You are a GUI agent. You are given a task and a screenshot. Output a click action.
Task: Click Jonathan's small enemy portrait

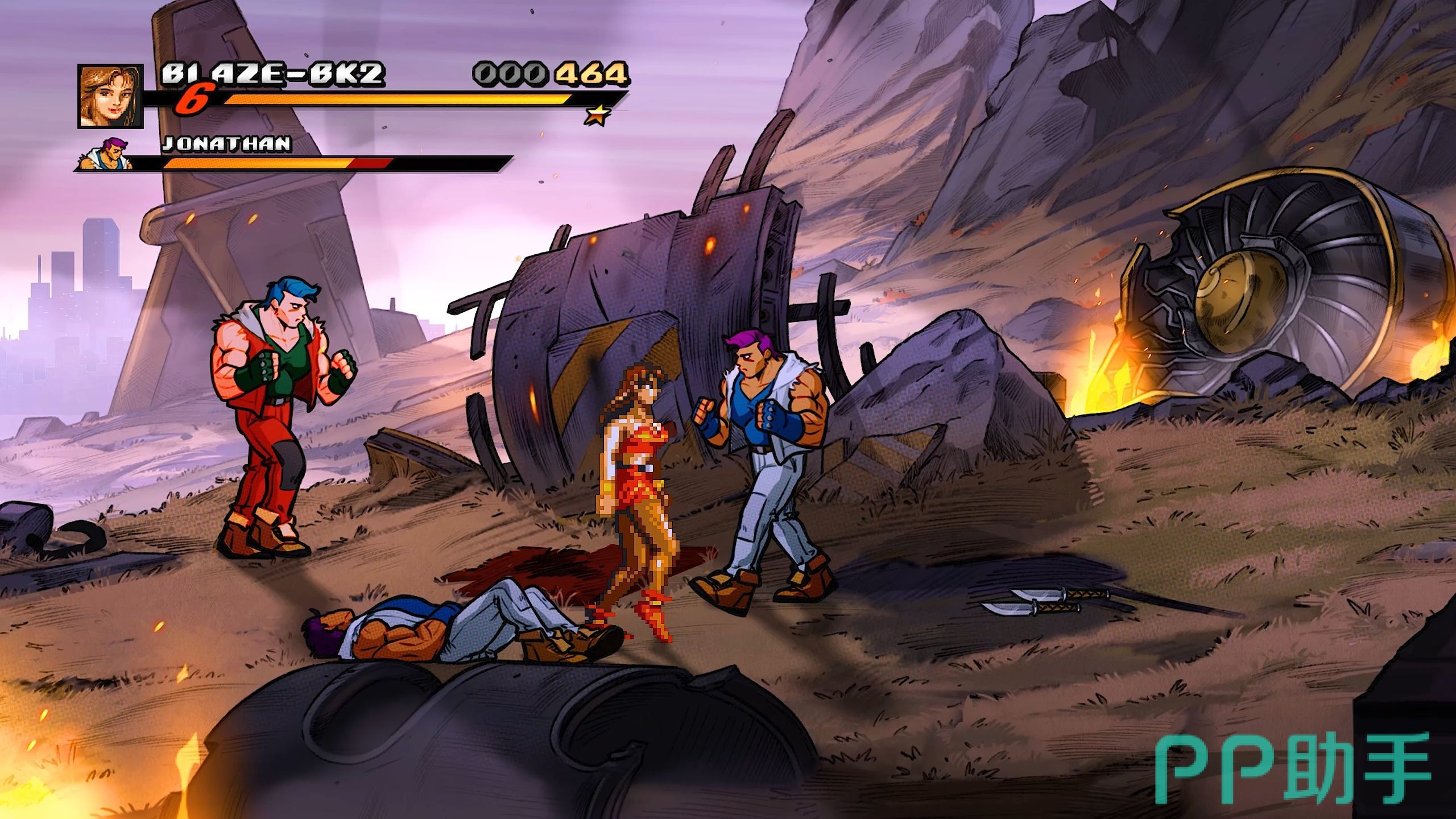point(109,155)
